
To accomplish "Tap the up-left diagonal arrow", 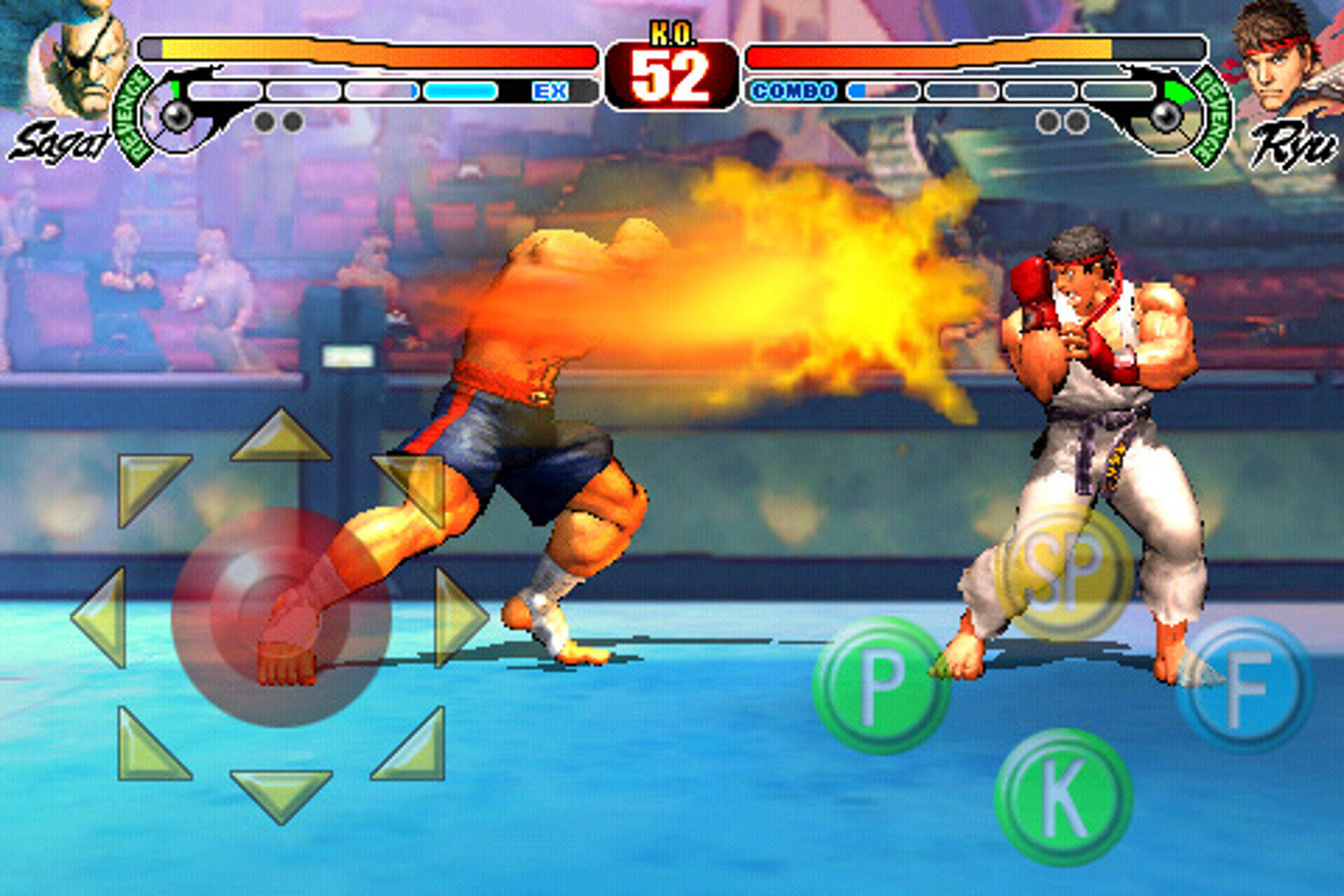I will click(x=147, y=483).
